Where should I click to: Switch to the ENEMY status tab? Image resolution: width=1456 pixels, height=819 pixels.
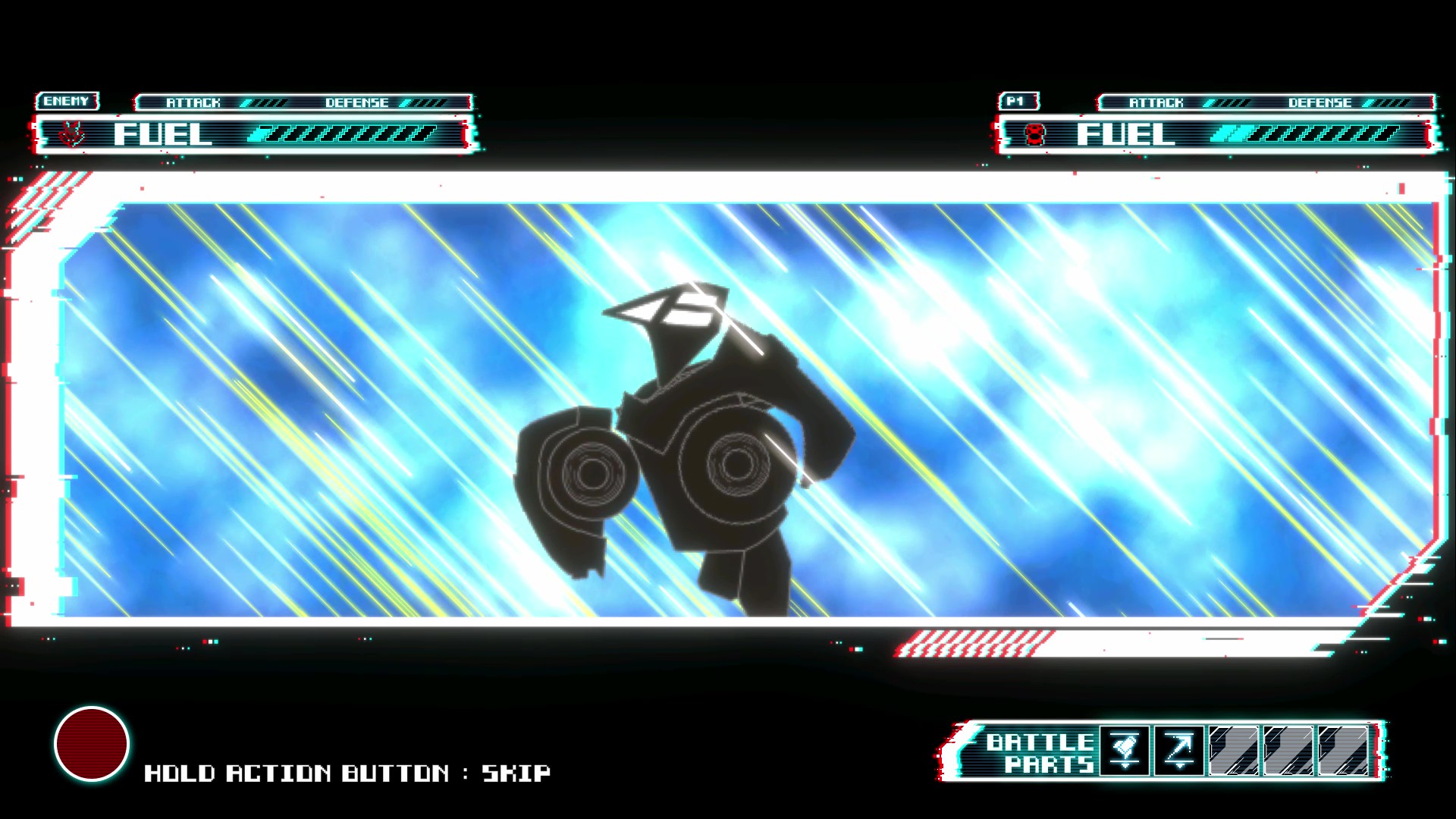pos(67,99)
